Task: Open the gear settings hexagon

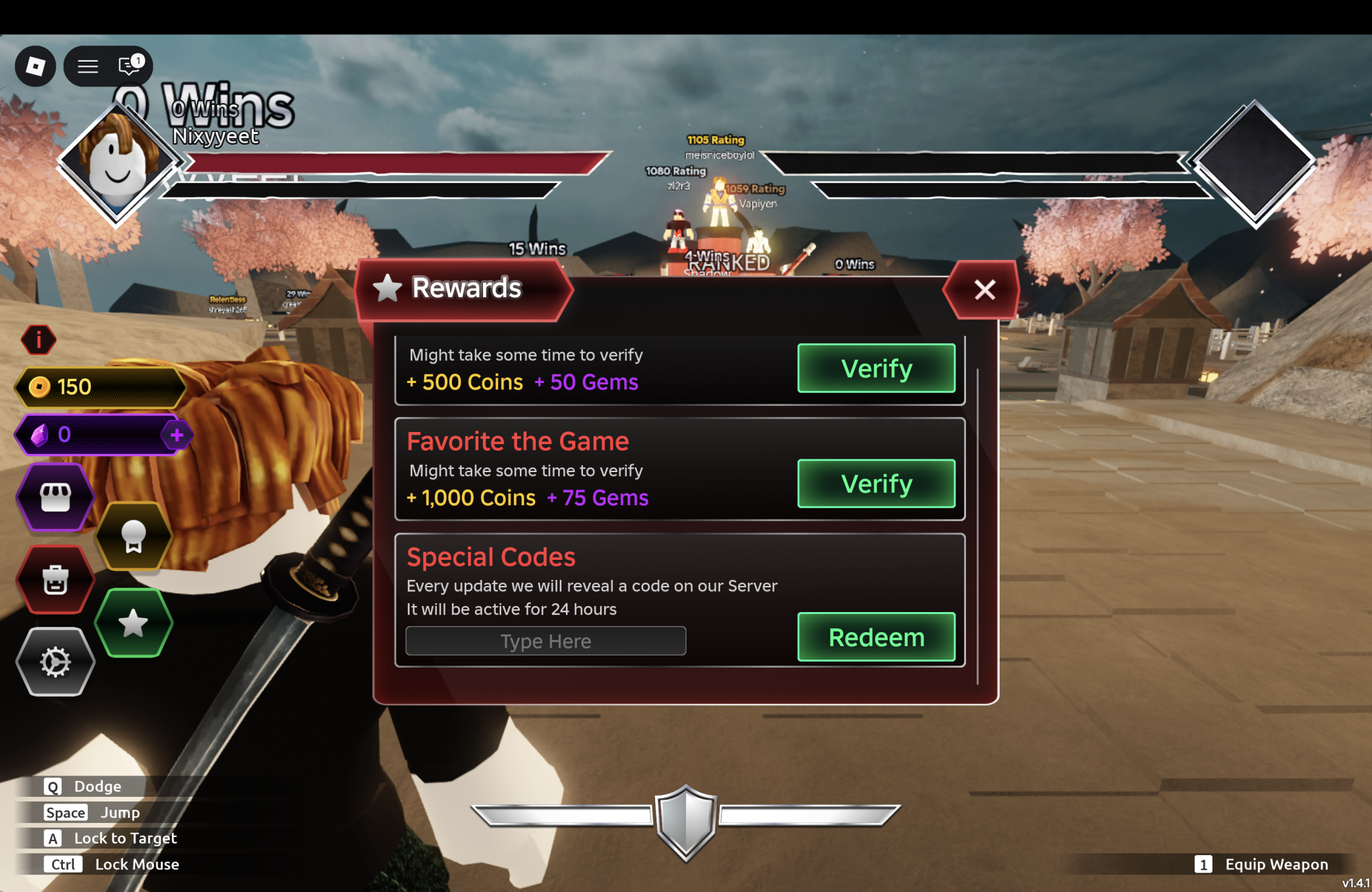Action: [x=56, y=662]
